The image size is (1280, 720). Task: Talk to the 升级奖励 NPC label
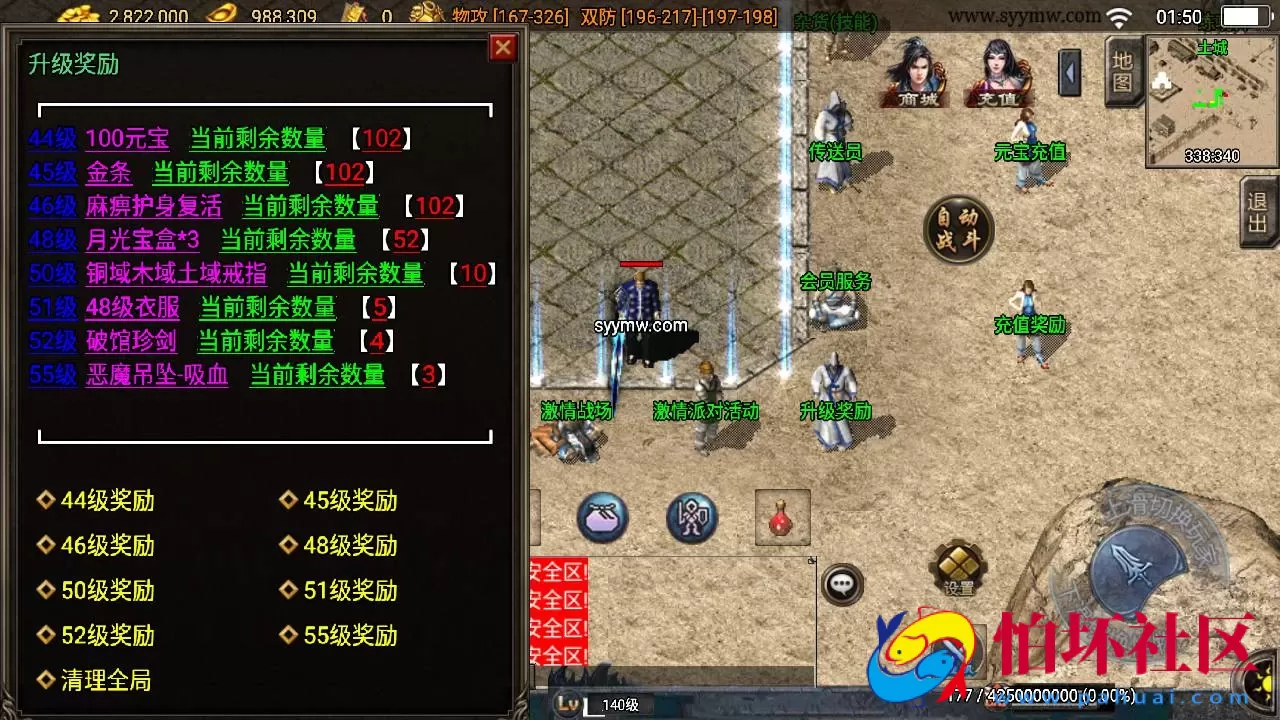coord(835,410)
